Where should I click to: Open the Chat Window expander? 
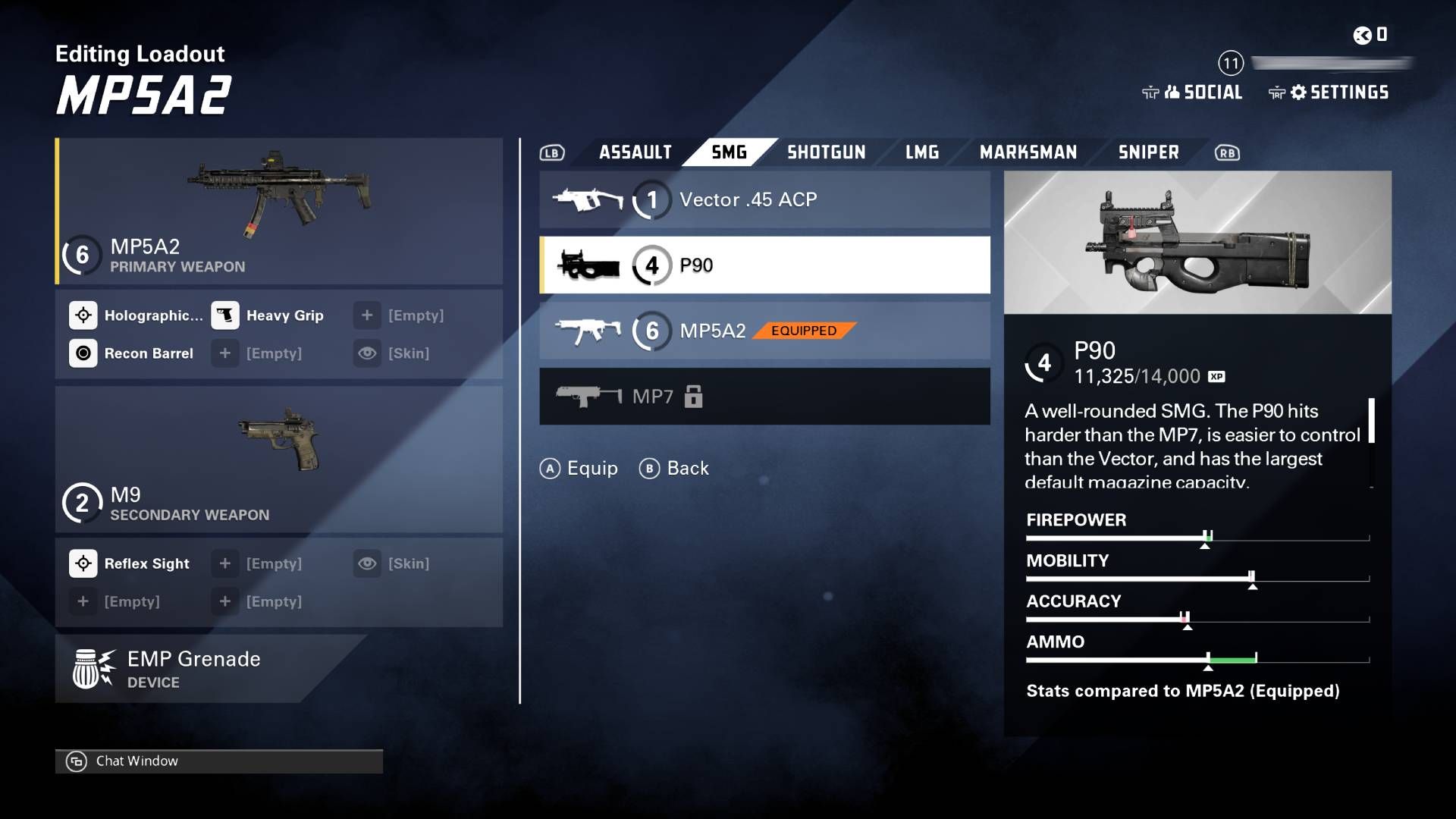pyautogui.click(x=77, y=761)
